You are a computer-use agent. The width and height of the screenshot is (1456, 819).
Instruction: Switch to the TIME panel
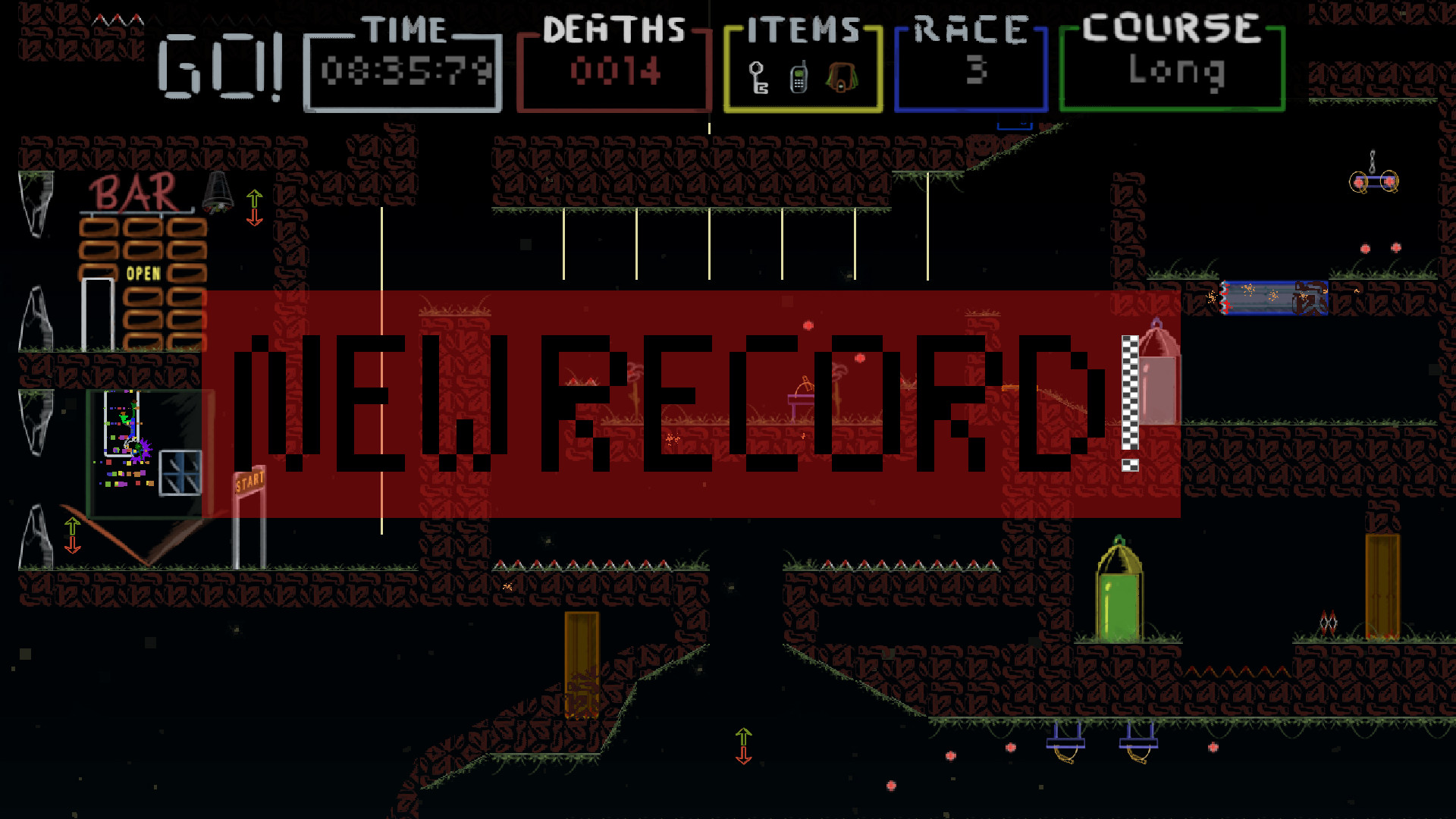click(403, 64)
